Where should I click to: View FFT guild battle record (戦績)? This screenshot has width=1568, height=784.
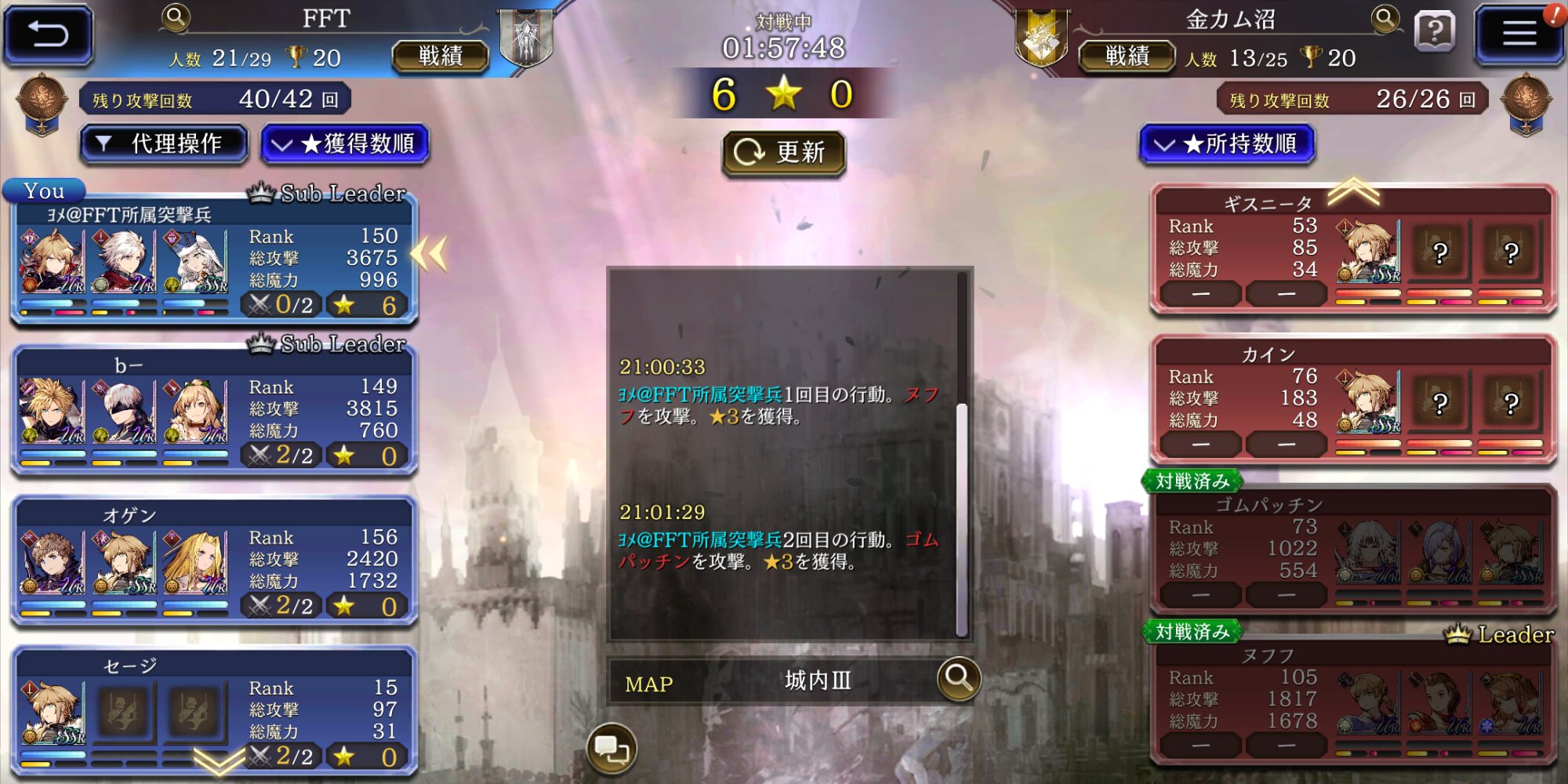pyautogui.click(x=440, y=56)
